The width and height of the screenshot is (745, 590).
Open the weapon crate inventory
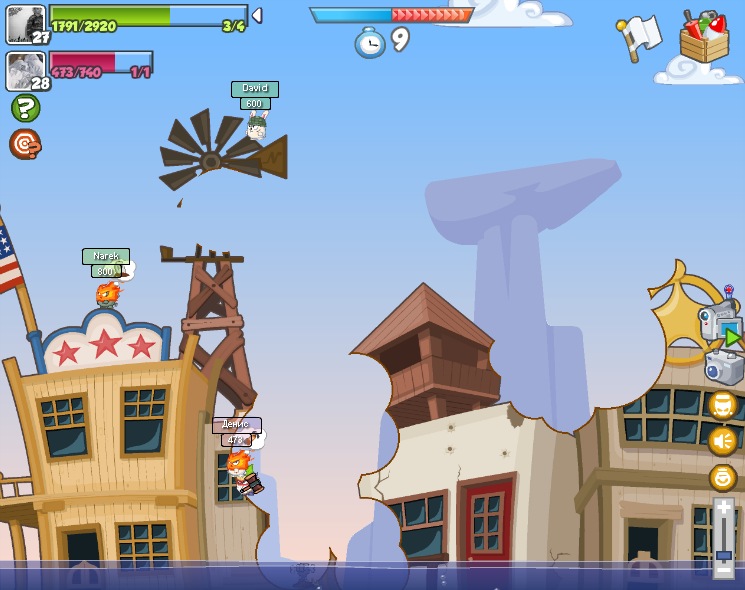coord(704,38)
